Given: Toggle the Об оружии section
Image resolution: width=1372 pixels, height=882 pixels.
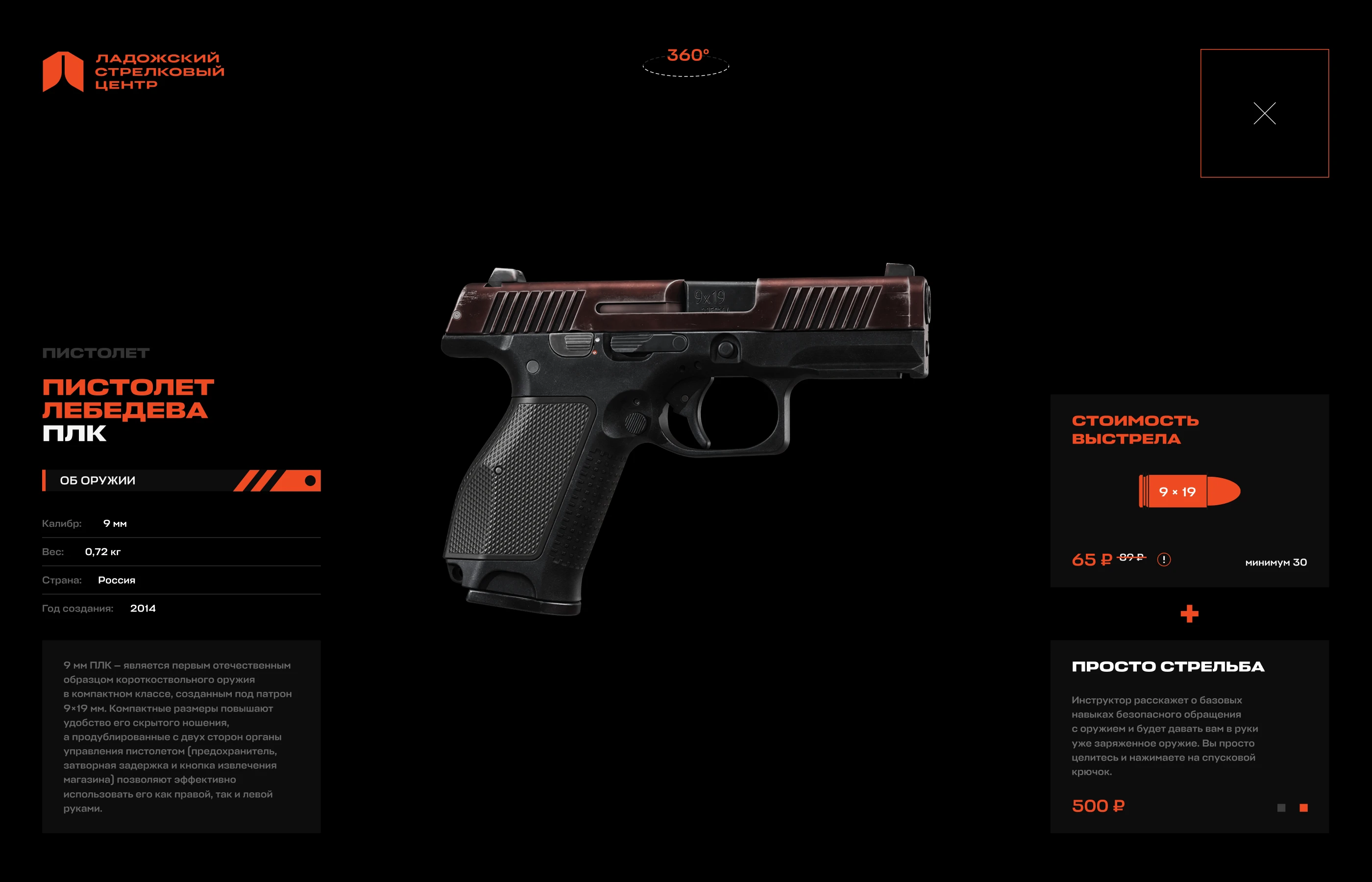Looking at the screenshot, I should pyautogui.click(x=181, y=481).
